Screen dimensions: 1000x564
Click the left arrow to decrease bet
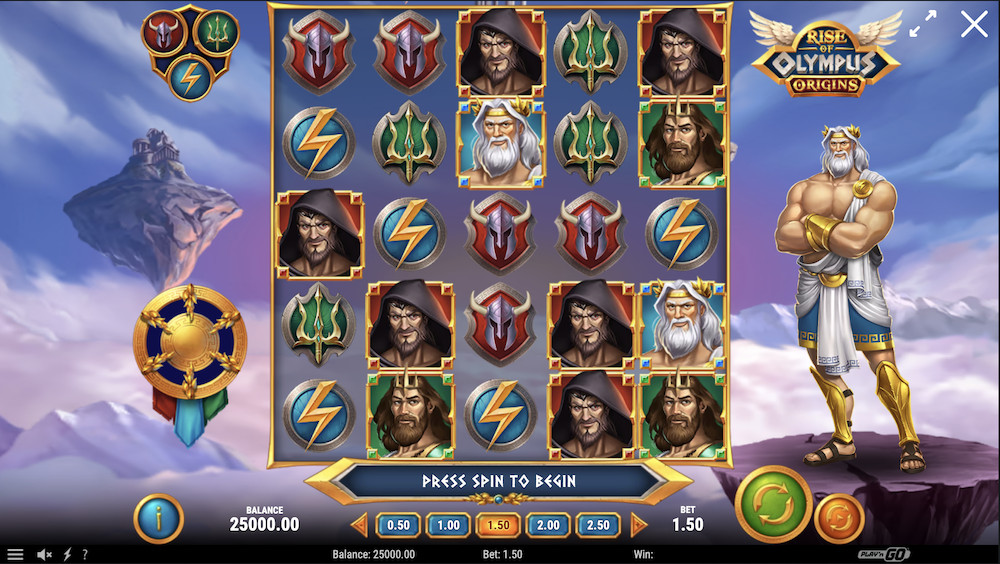pos(360,525)
